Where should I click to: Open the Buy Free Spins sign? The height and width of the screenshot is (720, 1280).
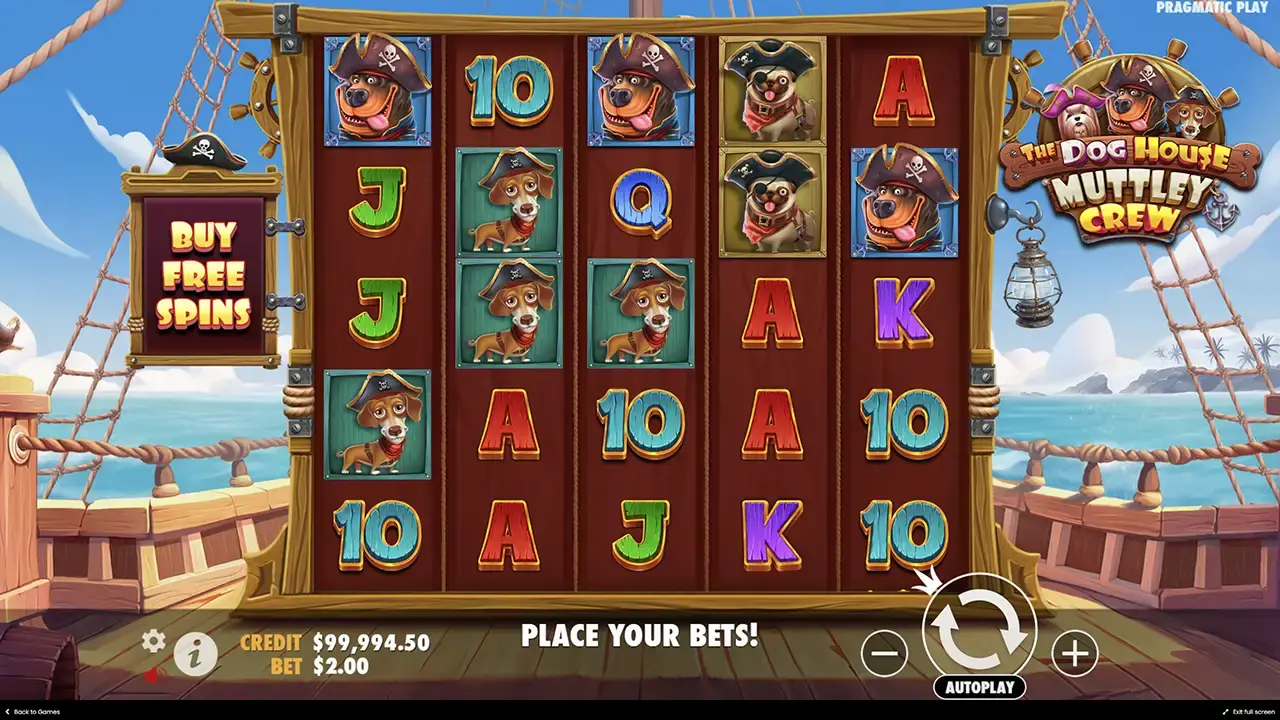[x=203, y=275]
